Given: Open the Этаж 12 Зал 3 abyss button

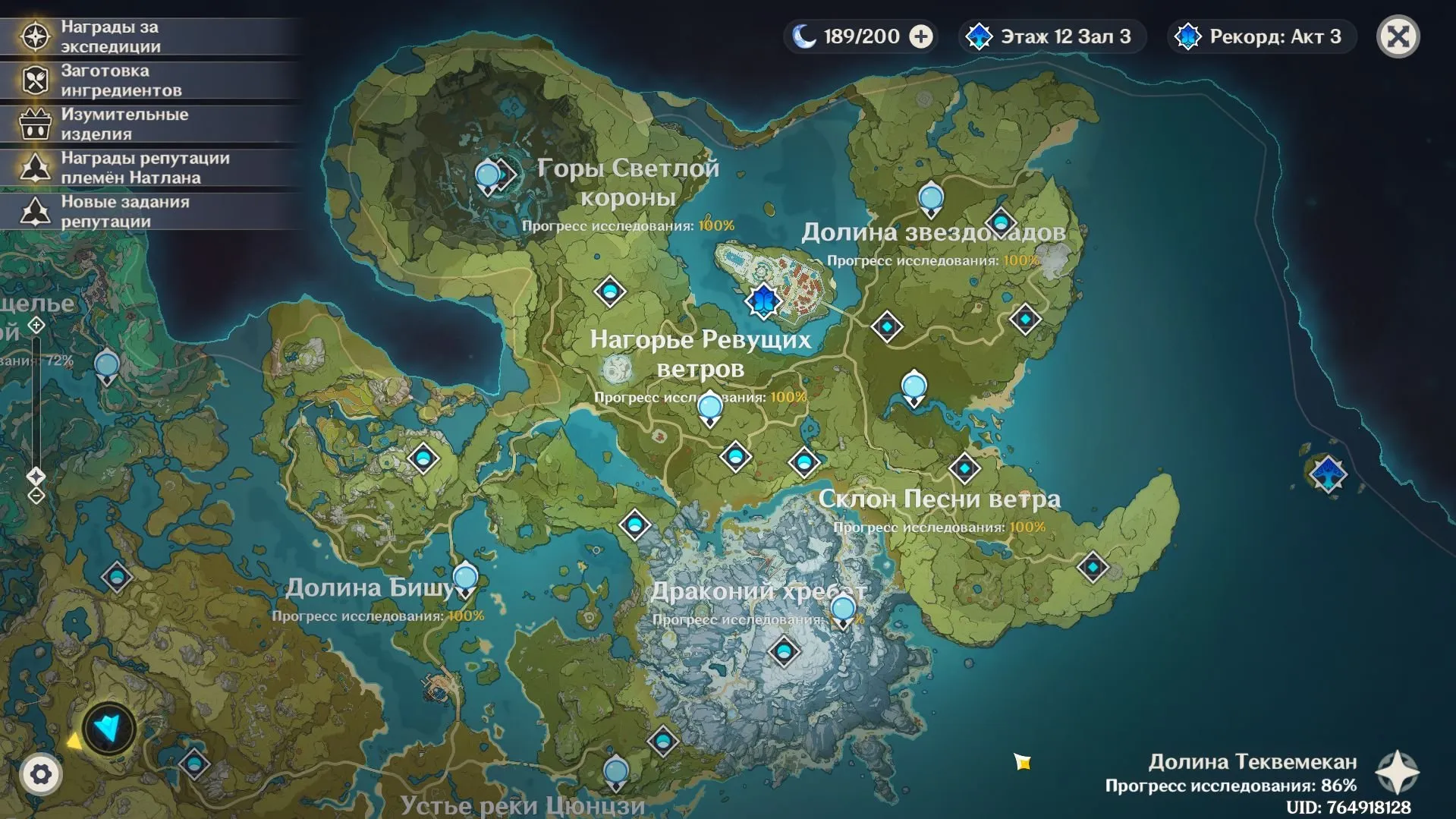Looking at the screenshot, I should coord(1051,36).
